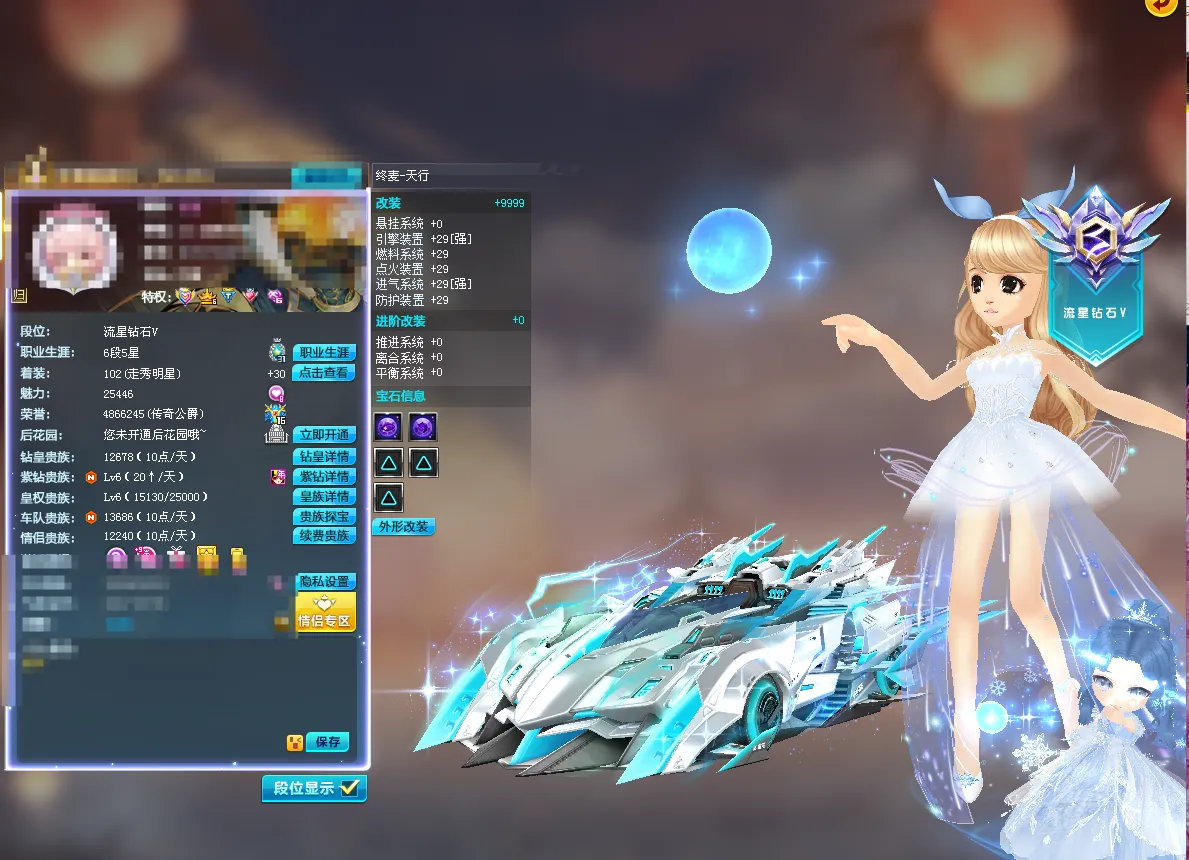Click 点击查看 beside the outfit score

(x=325, y=373)
